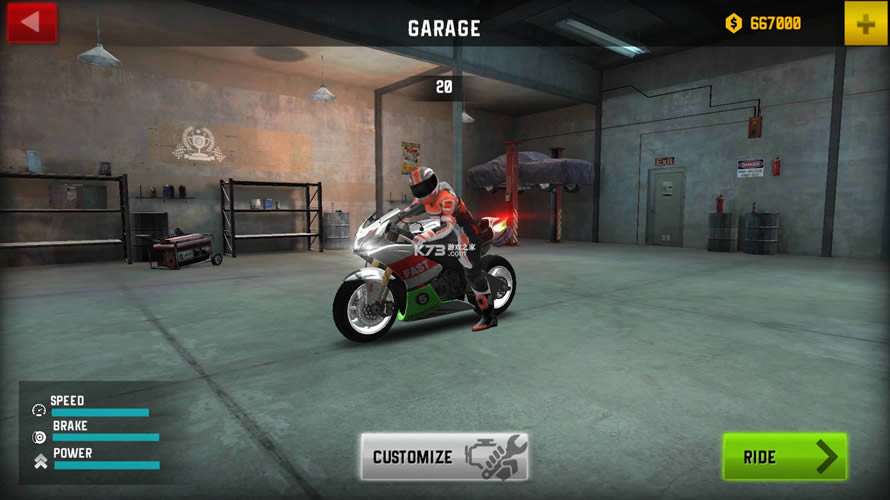Go back using the red arrow button
The width and height of the screenshot is (890, 500).
31,23
